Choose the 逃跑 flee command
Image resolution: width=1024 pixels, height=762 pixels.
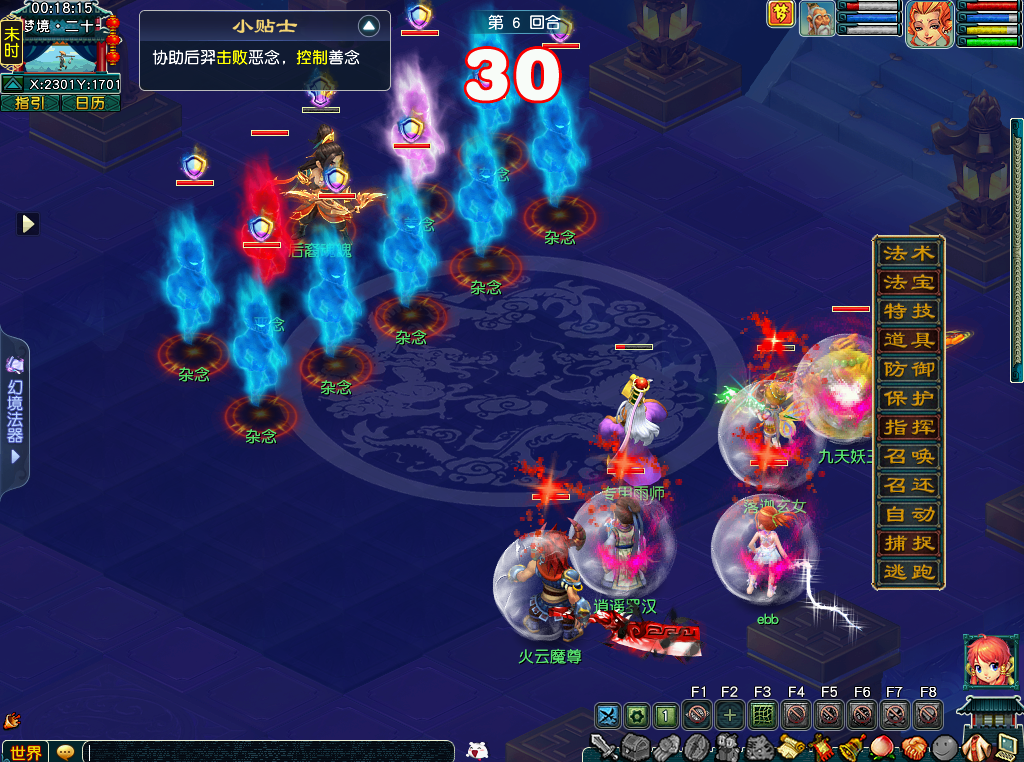pyautogui.click(x=908, y=572)
